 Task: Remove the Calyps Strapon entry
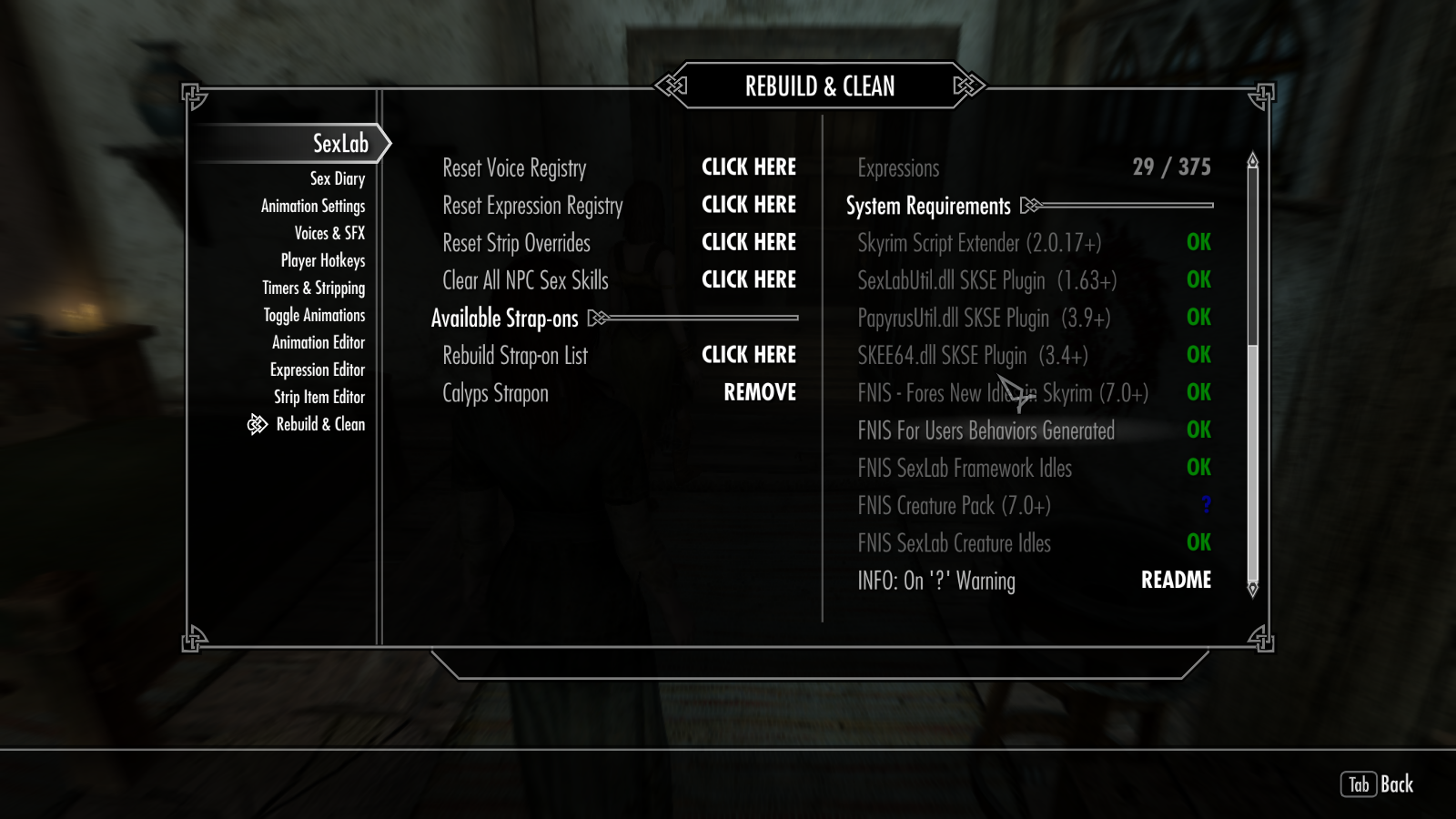[759, 392]
